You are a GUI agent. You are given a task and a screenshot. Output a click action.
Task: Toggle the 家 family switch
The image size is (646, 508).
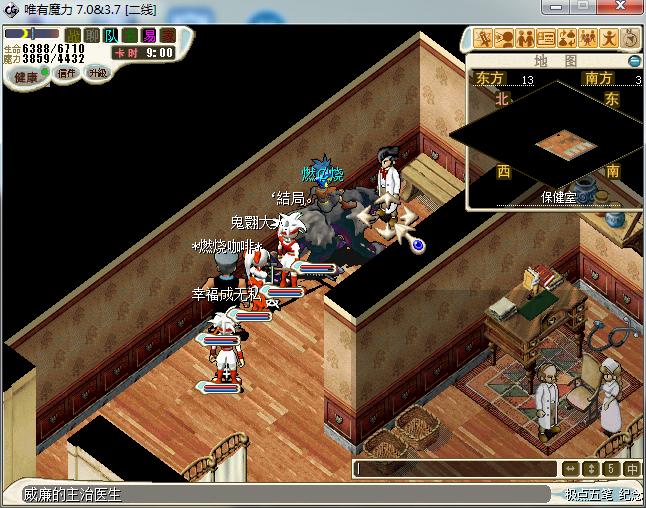pyautogui.click(x=168, y=35)
